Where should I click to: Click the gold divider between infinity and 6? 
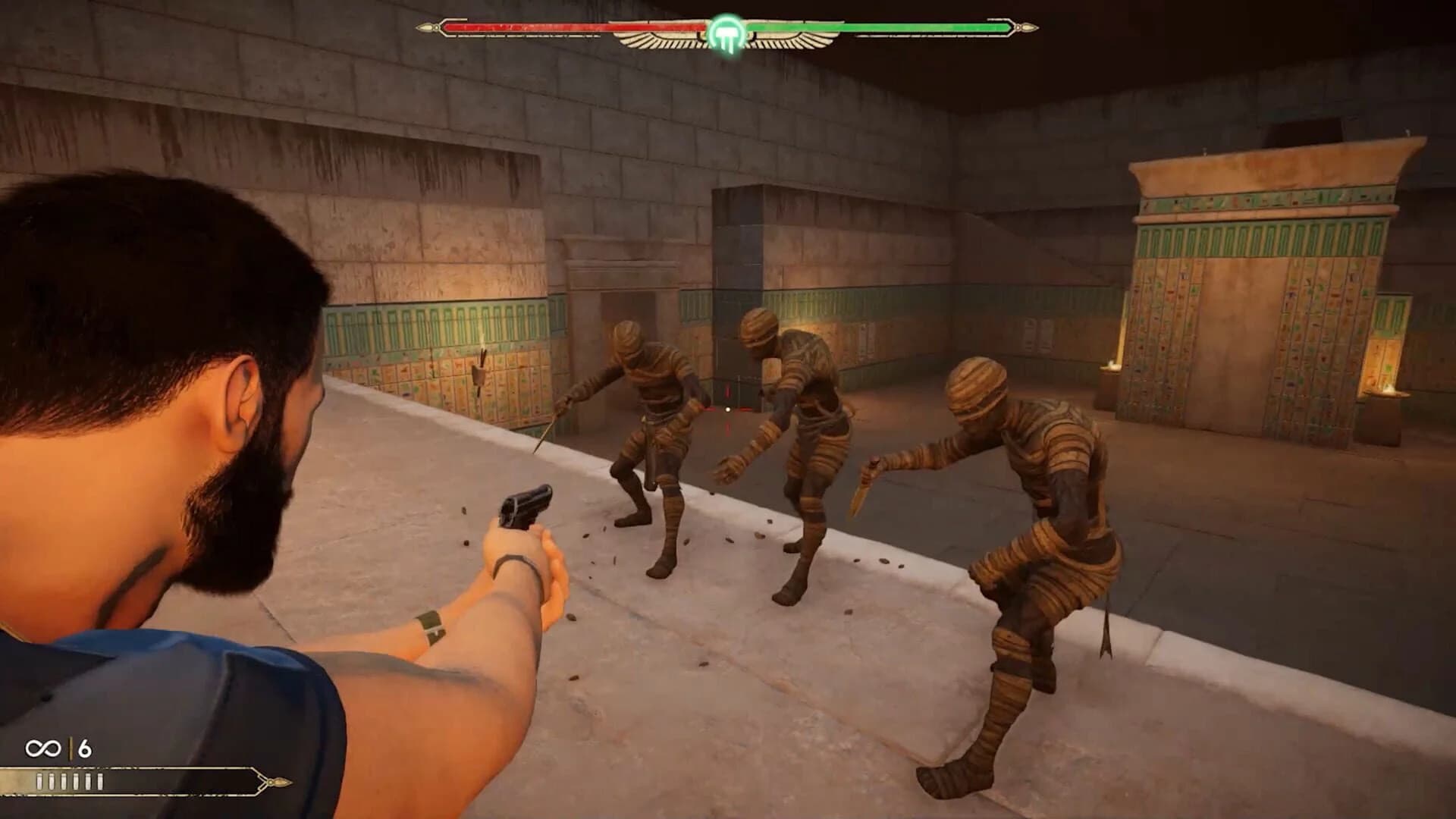[70, 747]
